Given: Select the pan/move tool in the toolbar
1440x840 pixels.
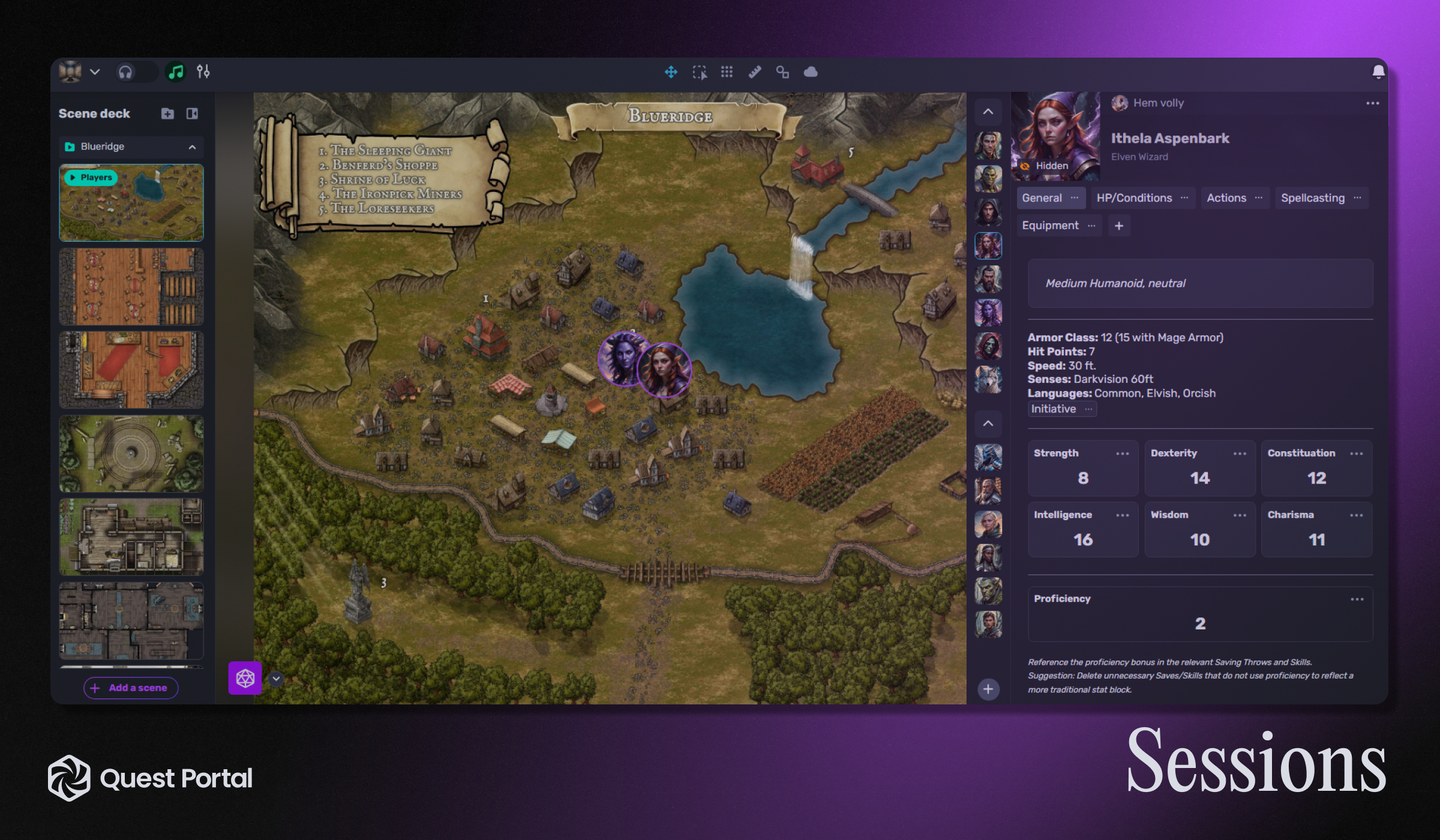Looking at the screenshot, I should 670,72.
